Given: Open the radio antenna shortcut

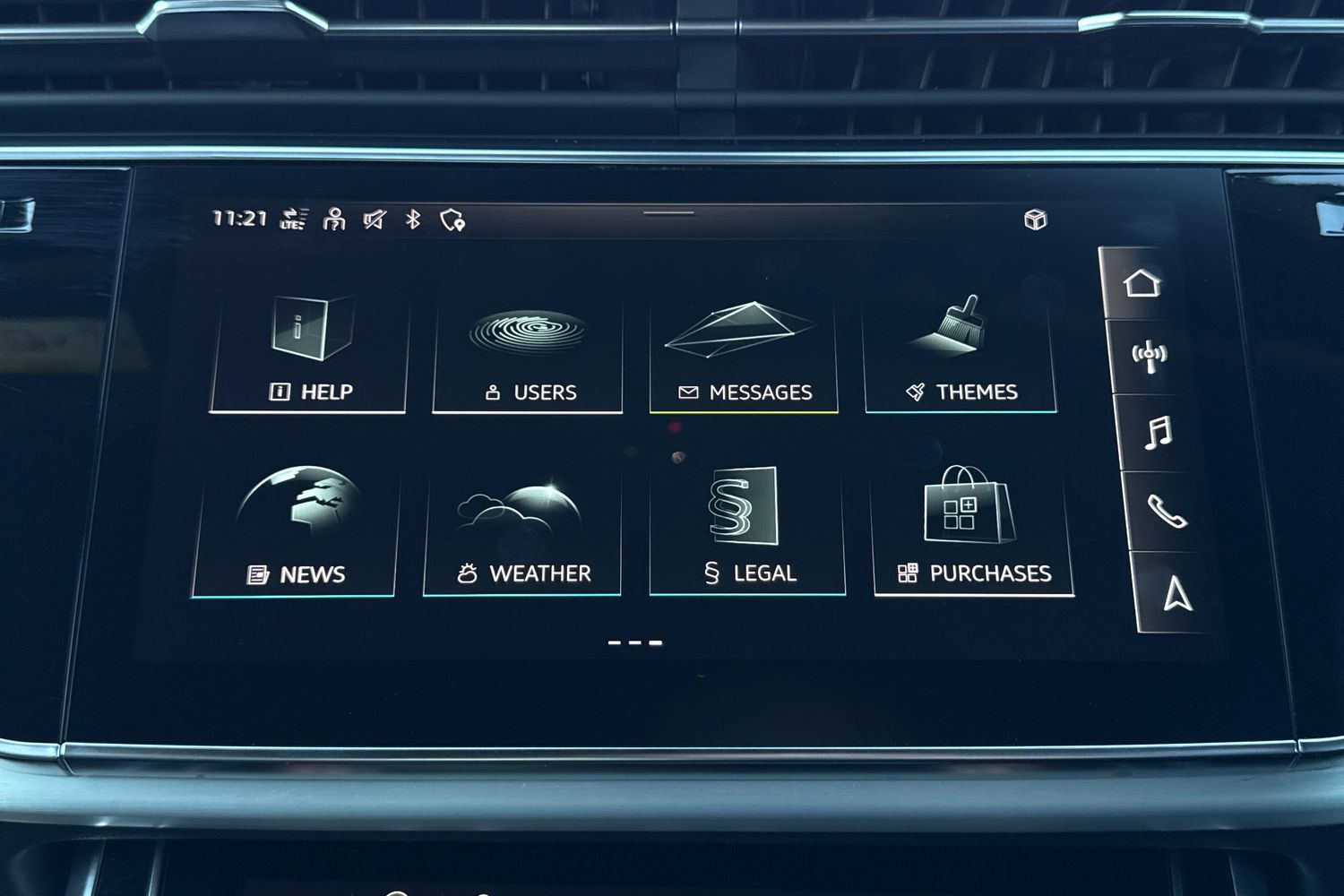Looking at the screenshot, I should pyautogui.click(x=1150, y=357).
